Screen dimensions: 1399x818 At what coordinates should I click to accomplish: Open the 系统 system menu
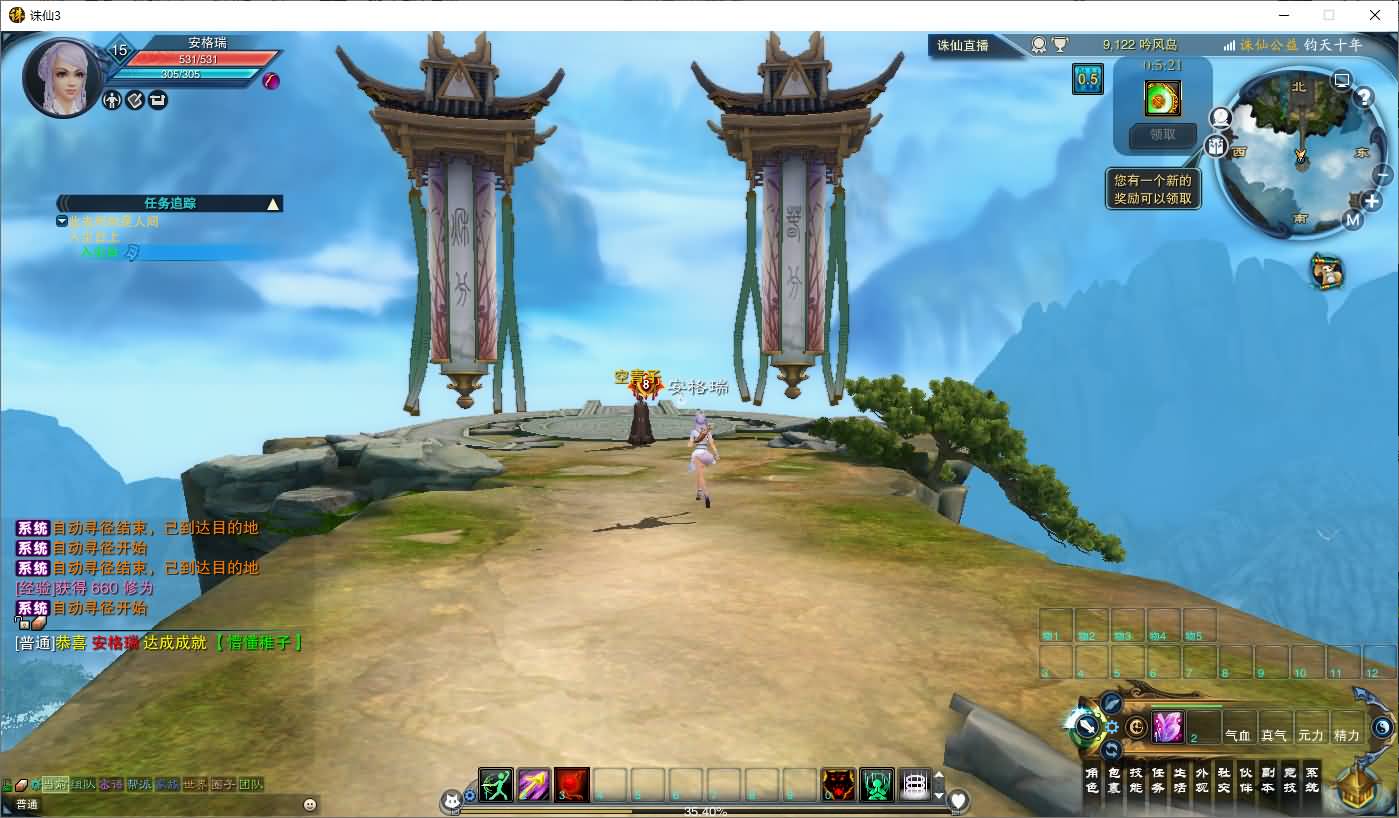[1312, 780]
